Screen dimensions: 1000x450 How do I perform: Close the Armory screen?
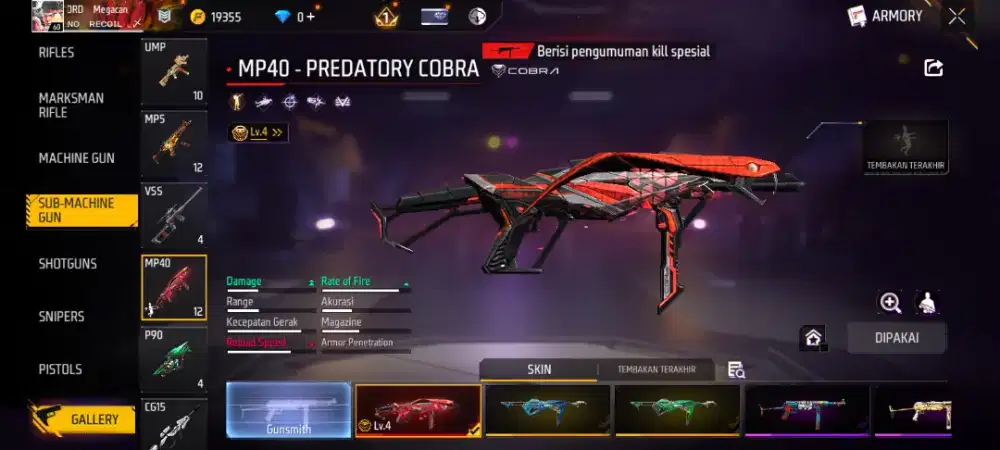(x=957, y=16)
